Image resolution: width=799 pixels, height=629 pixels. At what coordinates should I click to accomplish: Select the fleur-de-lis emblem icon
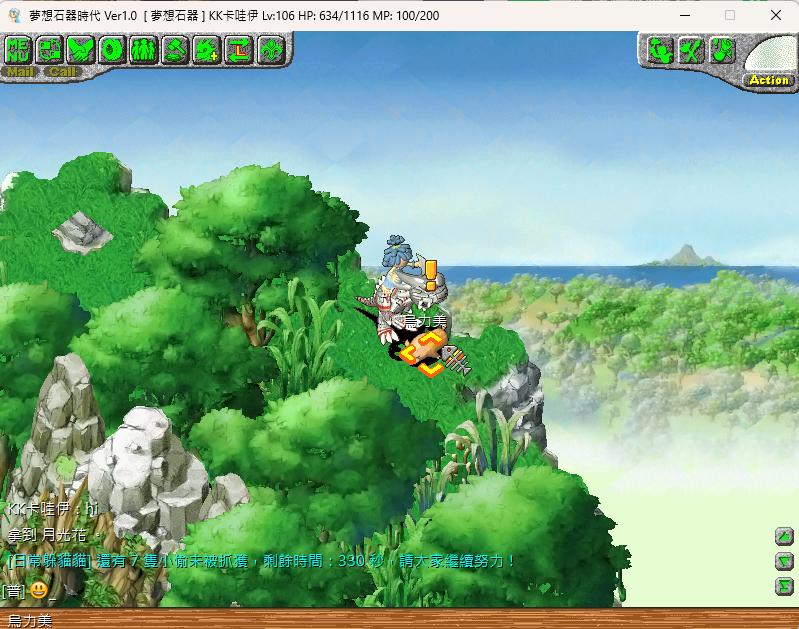[x=270, y=49]
